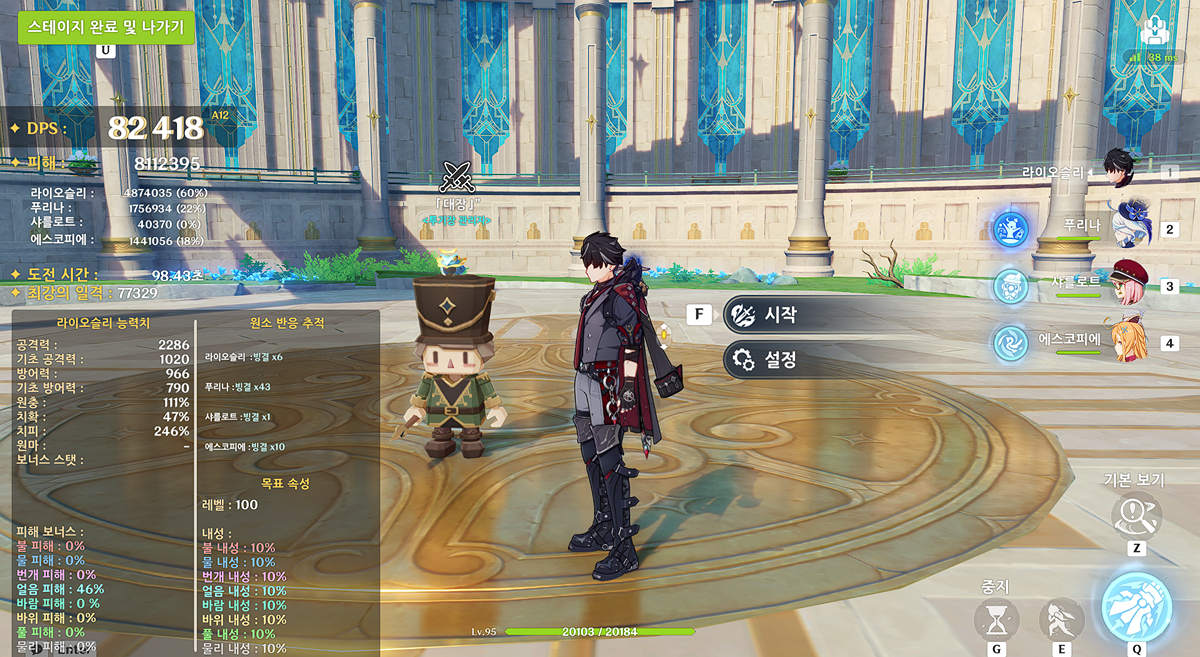The width and height of the screenshot is (1200, 657).
Task: Switch to party member 푸리나
Action: pos(1131,227)
